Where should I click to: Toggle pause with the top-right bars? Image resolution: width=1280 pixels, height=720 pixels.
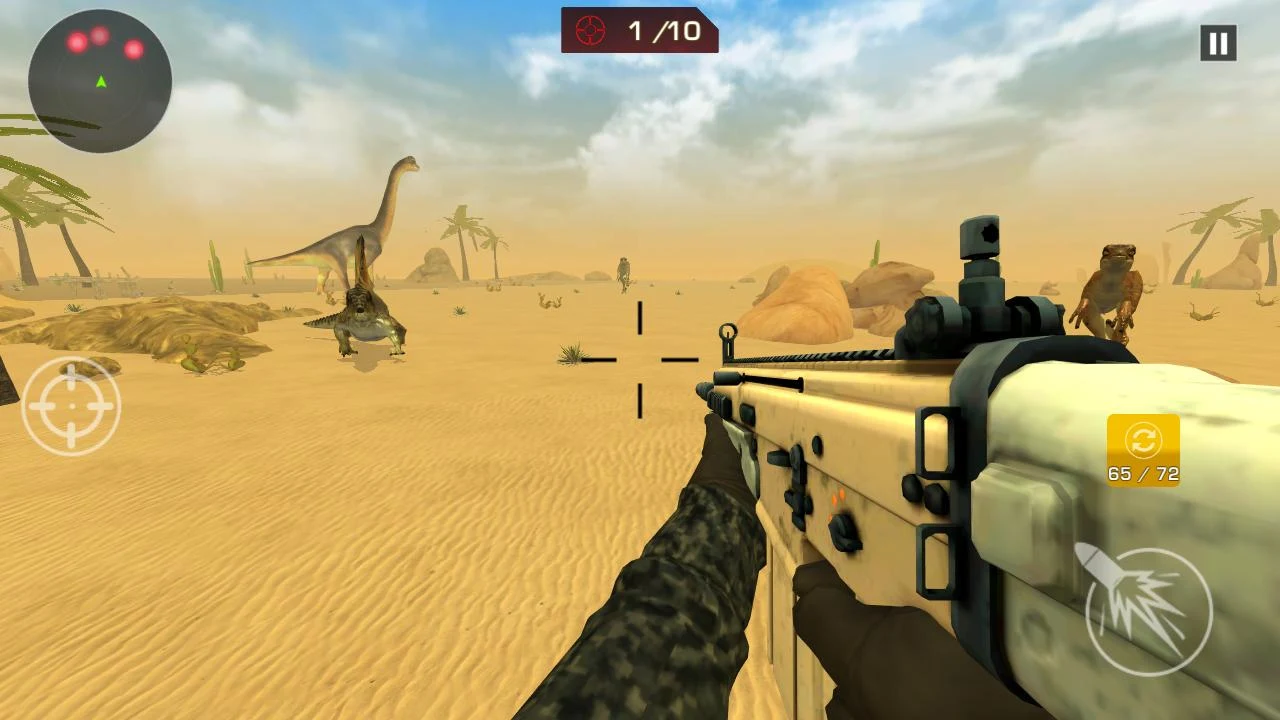click(1217, 42)
